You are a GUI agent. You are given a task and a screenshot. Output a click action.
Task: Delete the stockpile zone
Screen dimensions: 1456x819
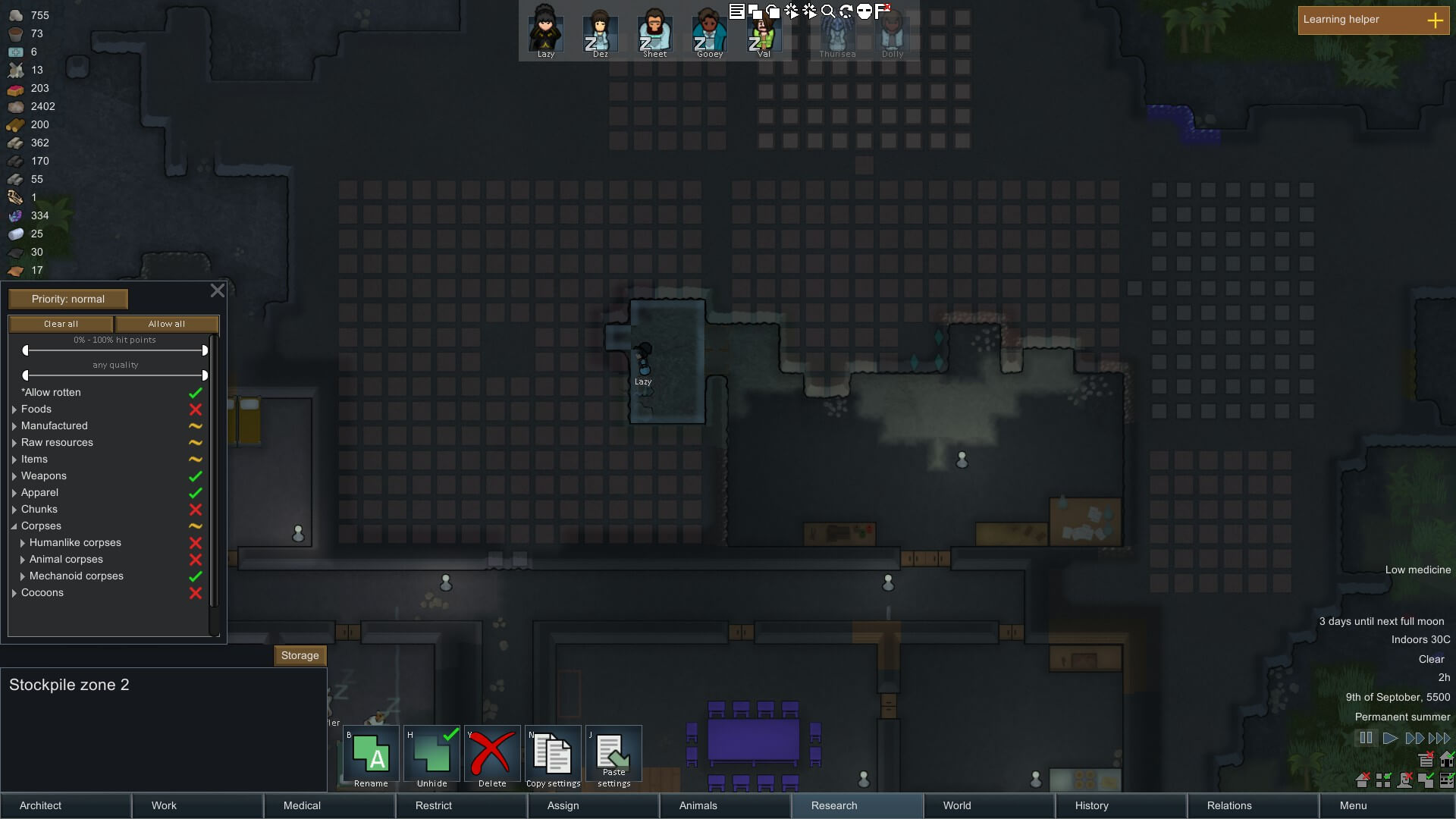(x=492, y=755)
